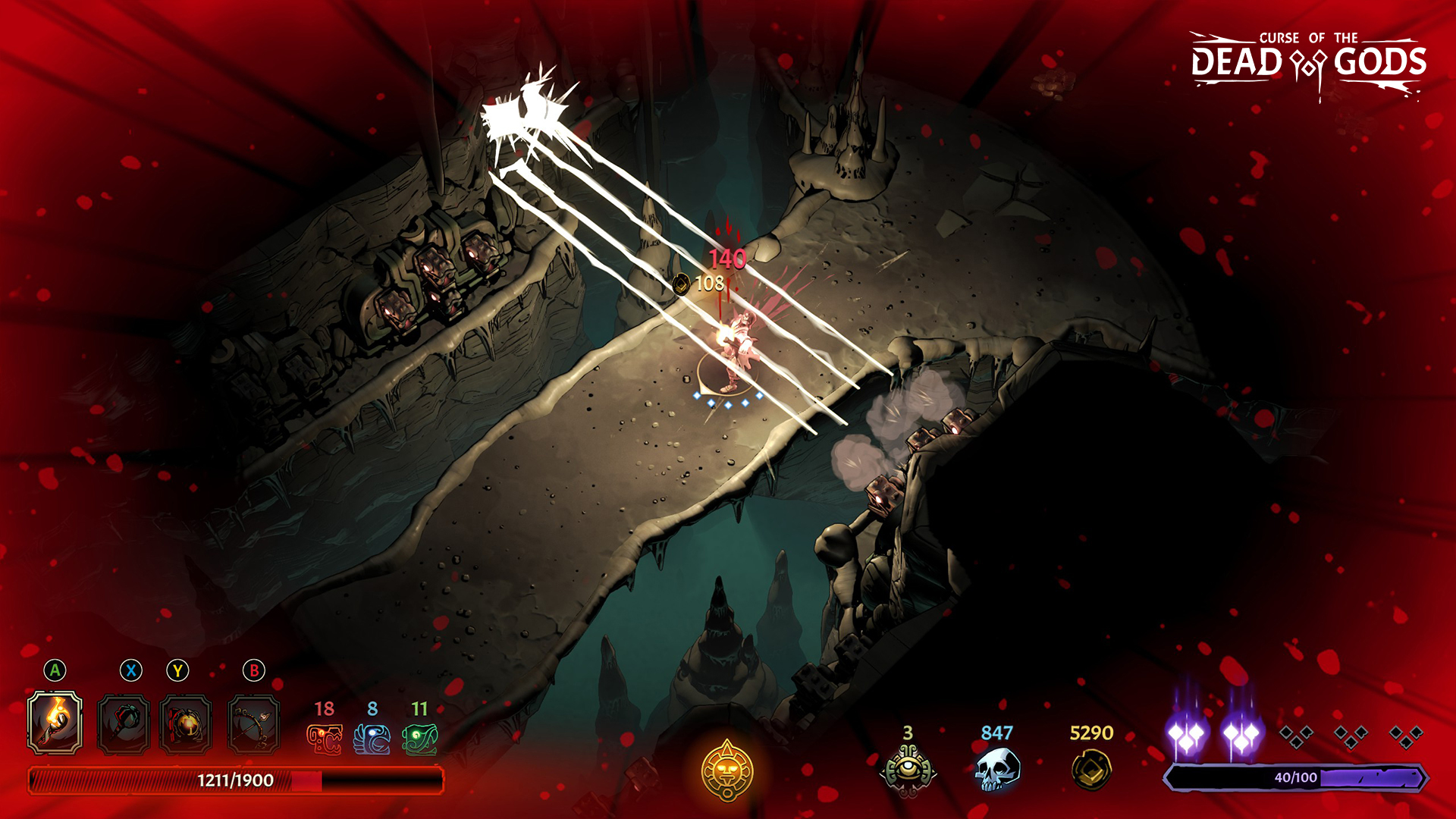The height and width of the screenshot is (819, 1456).
Task: Click the gold coin currency icon
Action: point(1091,770)
